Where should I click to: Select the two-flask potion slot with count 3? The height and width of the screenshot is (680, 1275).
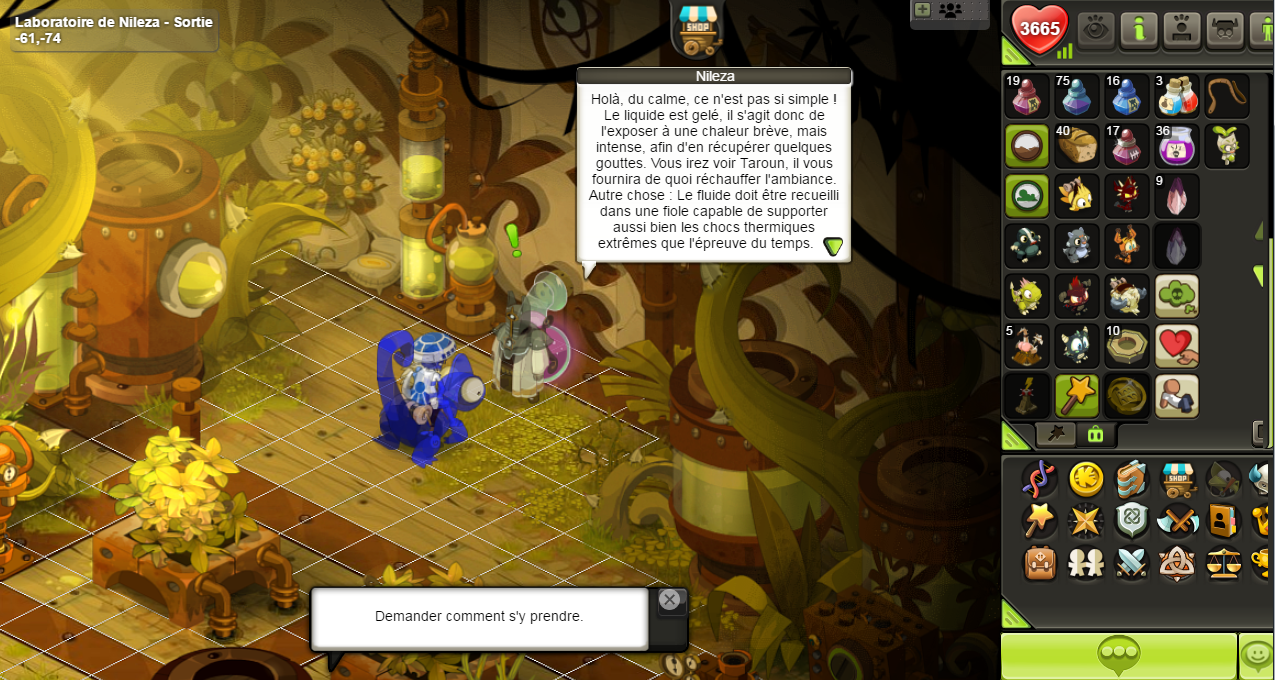click(1177, 96)
